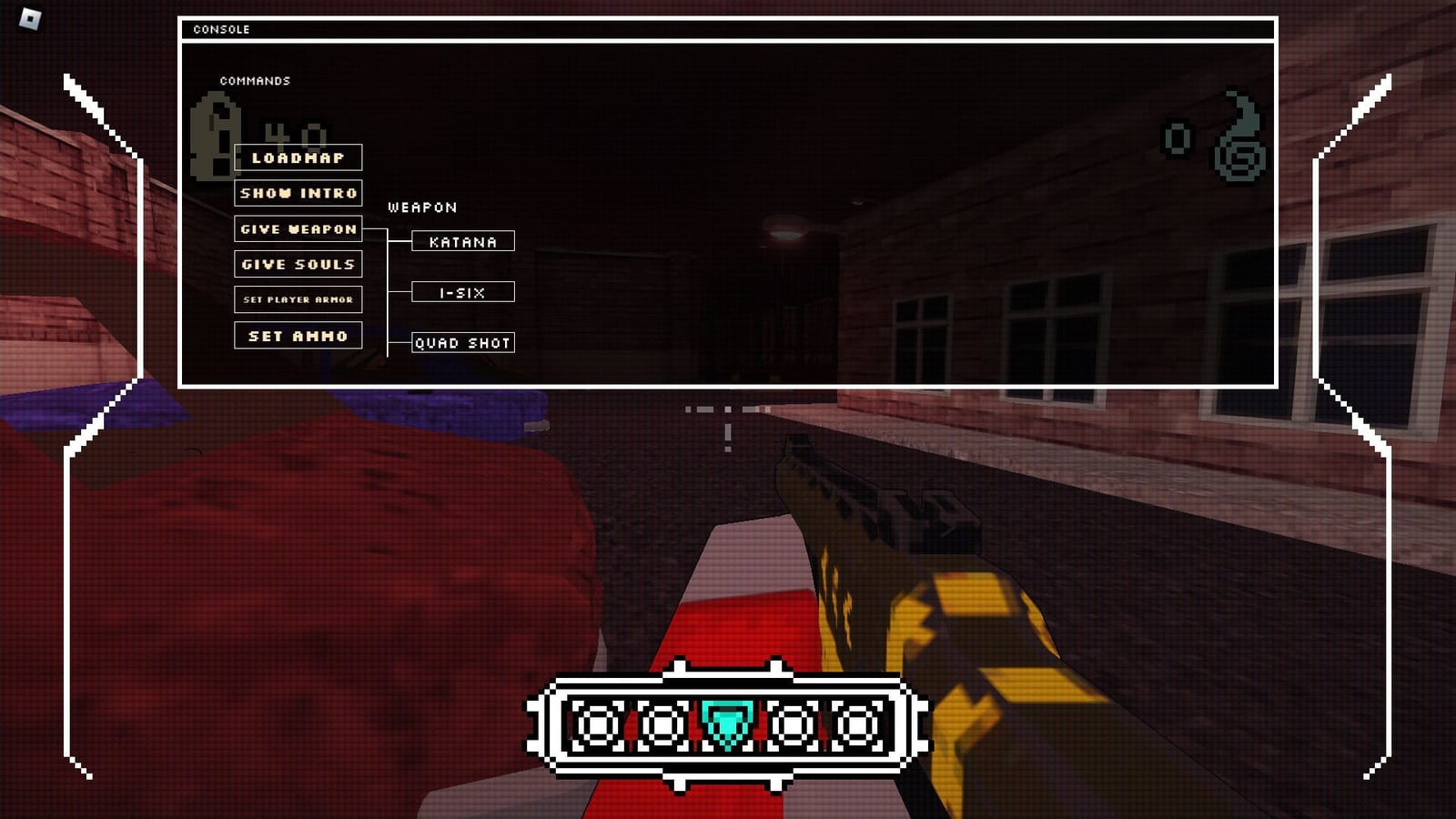Select QUAD SHOT from the weapon branch

coord(462,343)
